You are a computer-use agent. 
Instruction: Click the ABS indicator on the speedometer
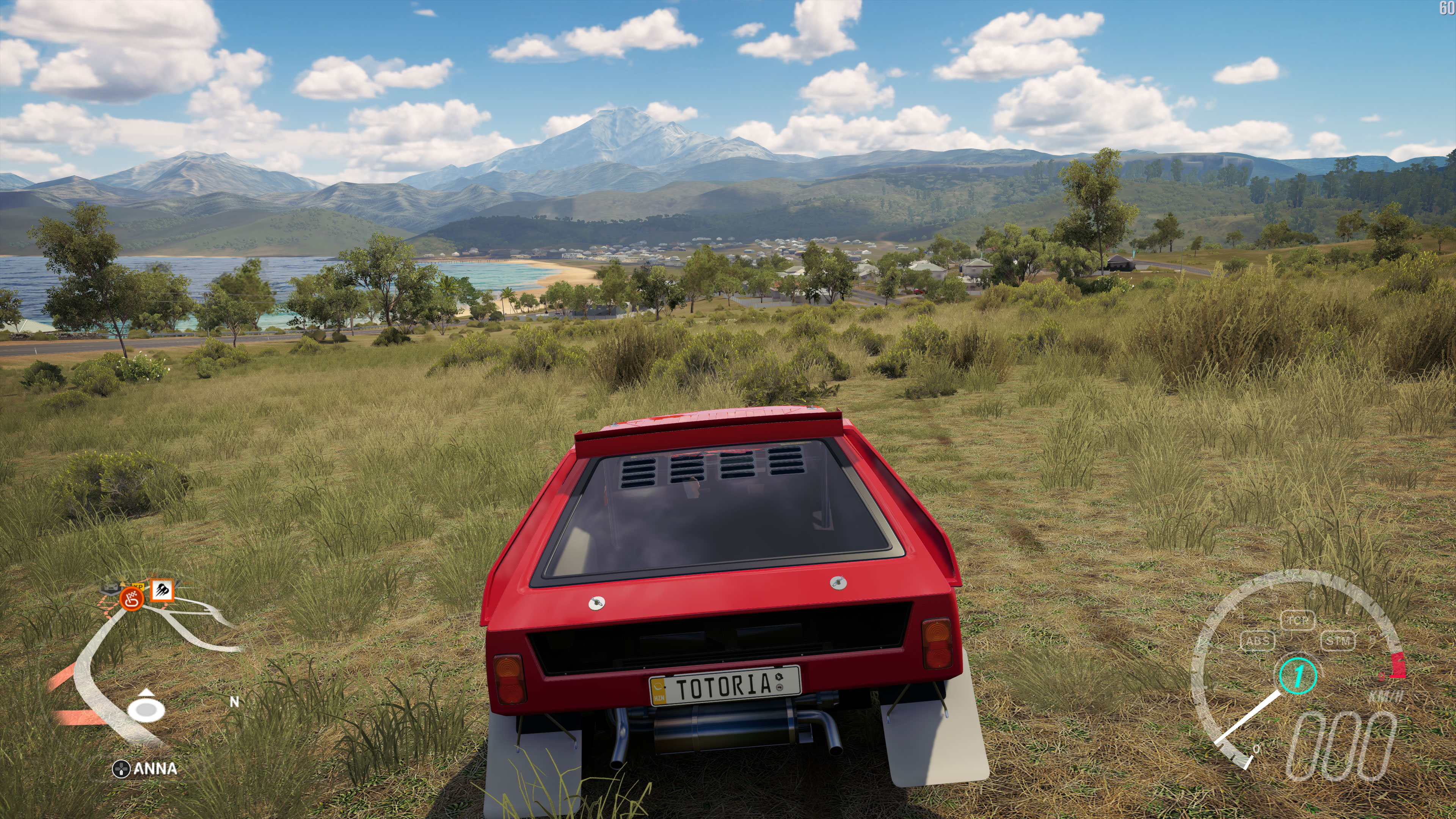coord(1258,641)
